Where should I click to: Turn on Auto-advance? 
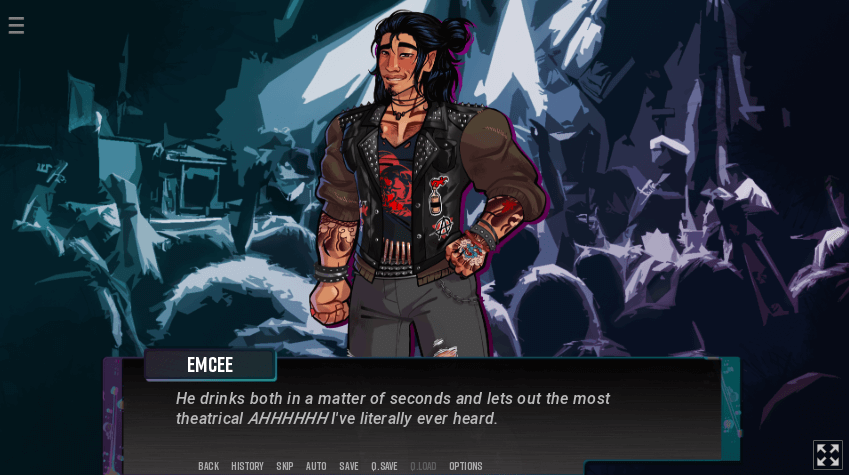coord(316,466)
